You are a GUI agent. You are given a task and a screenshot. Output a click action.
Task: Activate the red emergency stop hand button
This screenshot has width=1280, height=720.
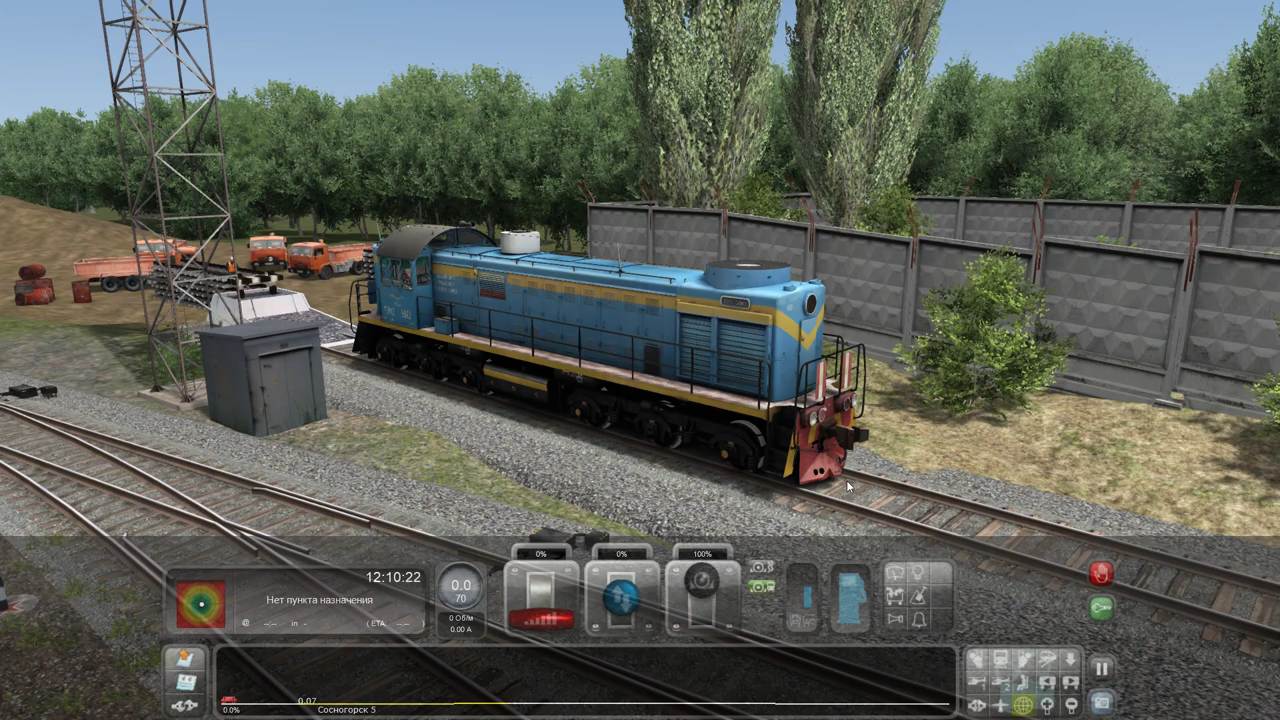tap(1101, 574)
